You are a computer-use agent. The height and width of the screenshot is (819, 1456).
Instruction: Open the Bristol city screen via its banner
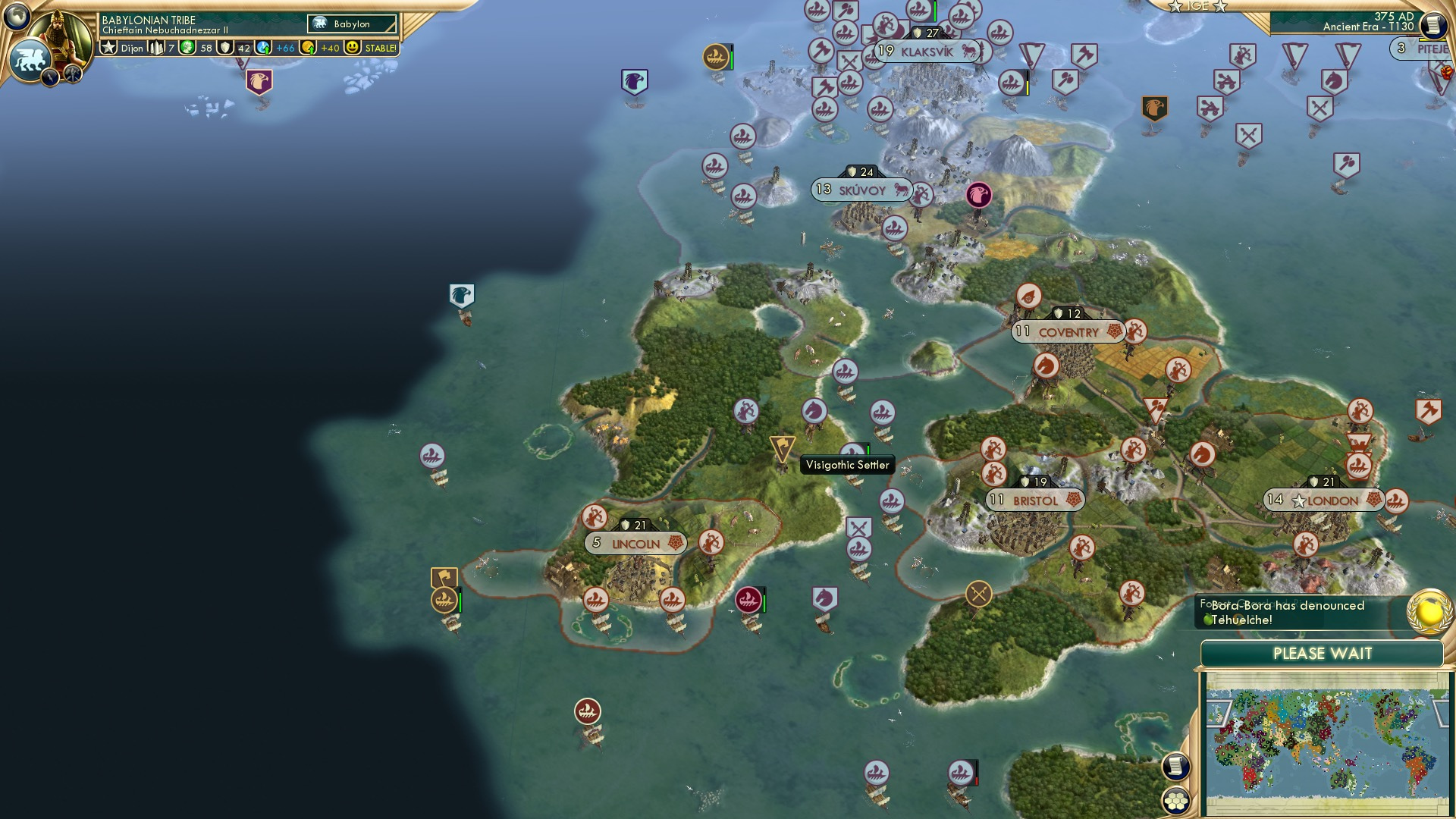coord(1035,500)
